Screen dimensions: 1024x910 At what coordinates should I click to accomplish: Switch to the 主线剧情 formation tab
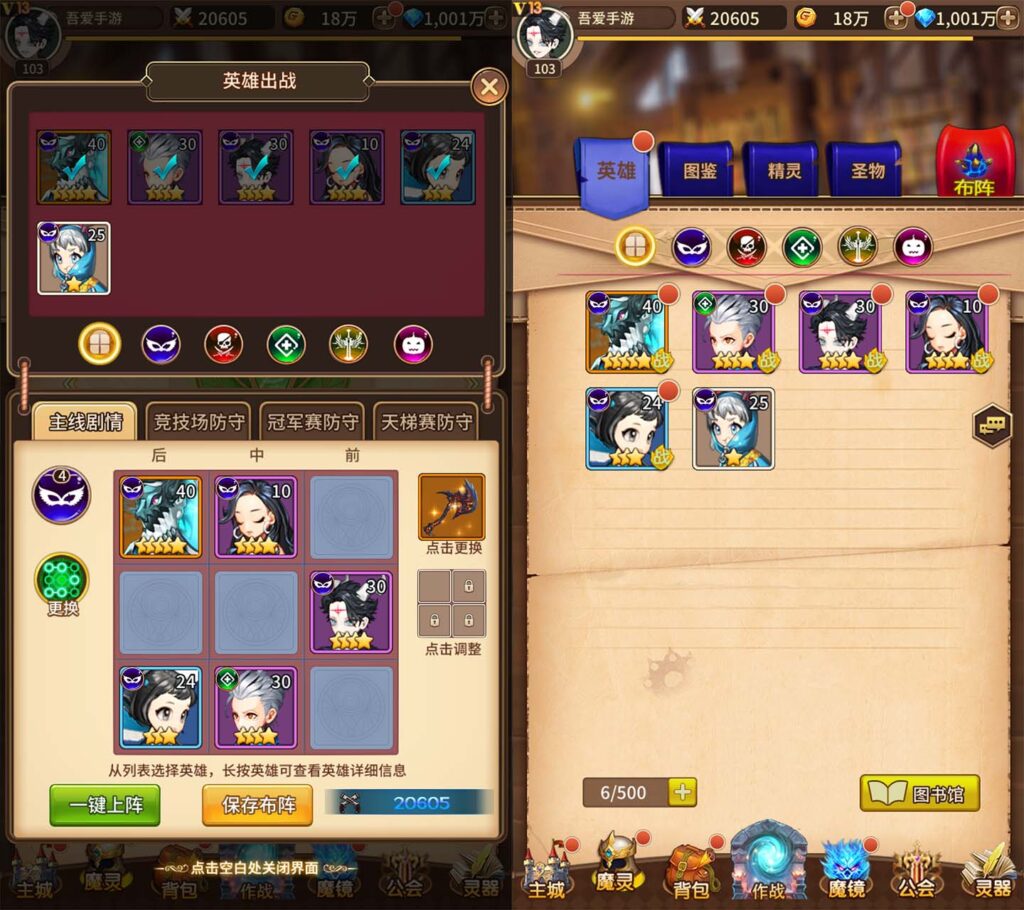[85, 422]
